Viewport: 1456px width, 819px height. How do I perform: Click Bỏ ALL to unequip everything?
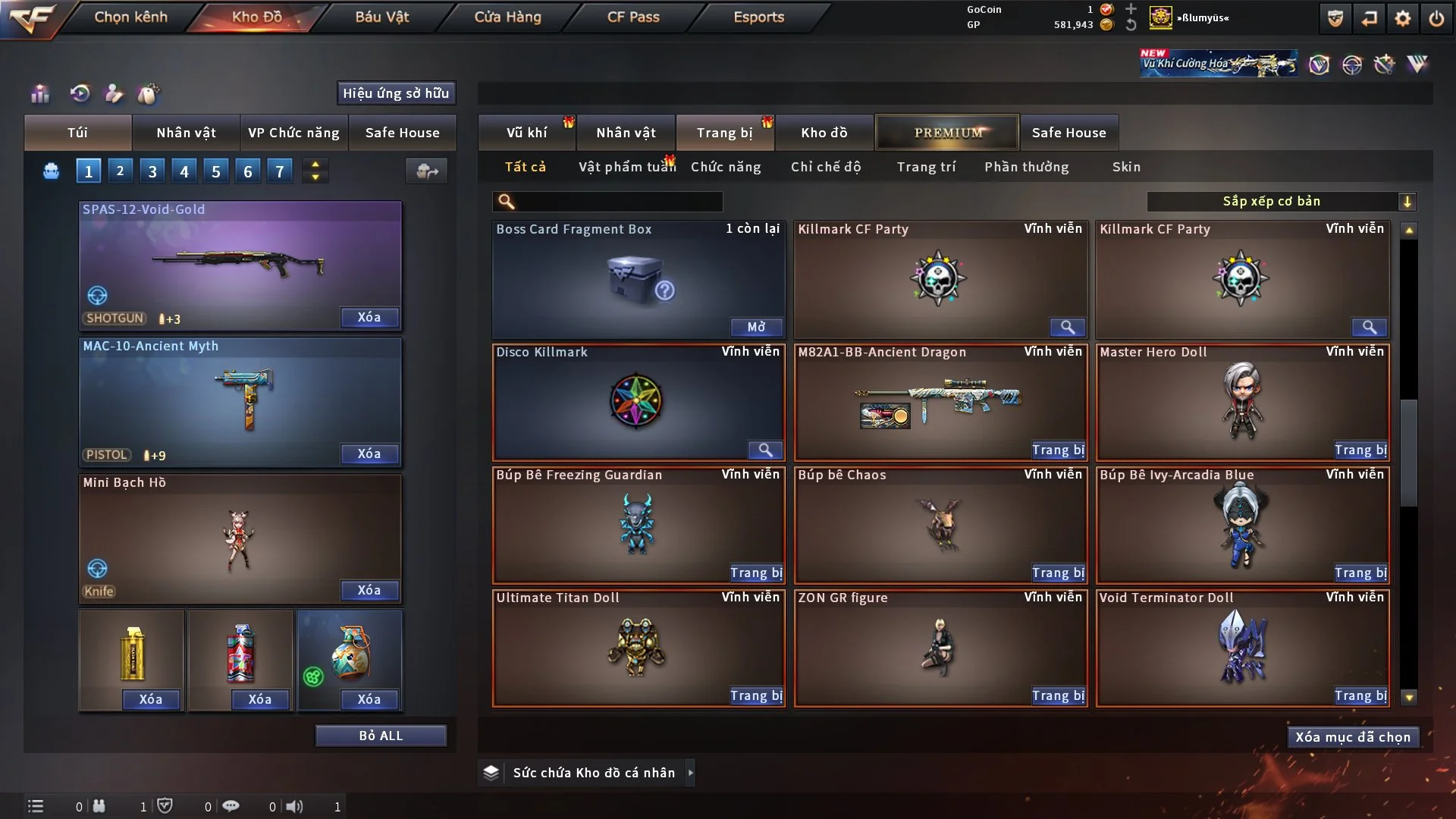(381, 736)
